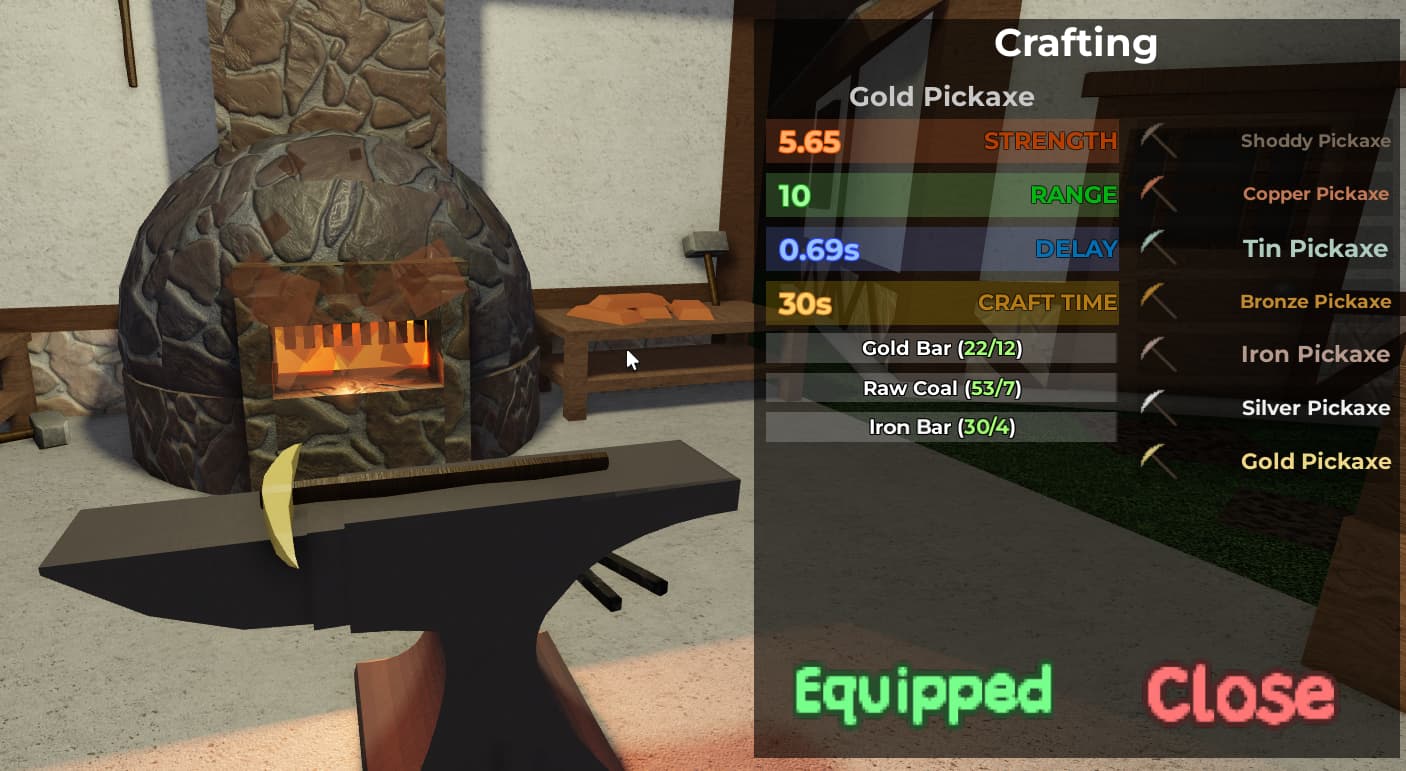Viewport: 1406px width, 771px height.
Task: Click the Iron Bar requirement entry
Action: [x=941, y=427]
